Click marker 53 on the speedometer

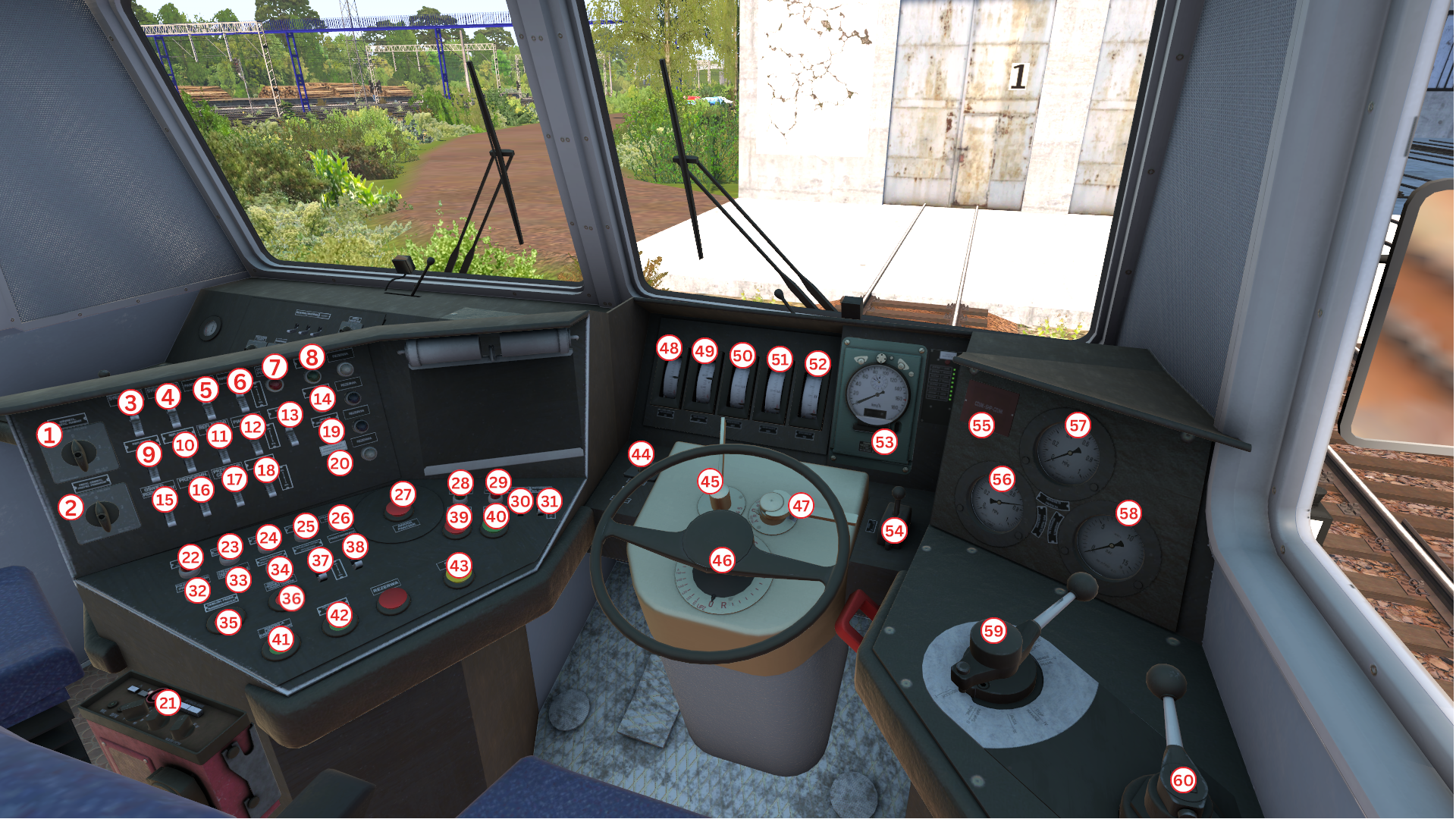(x=884, y=442)
